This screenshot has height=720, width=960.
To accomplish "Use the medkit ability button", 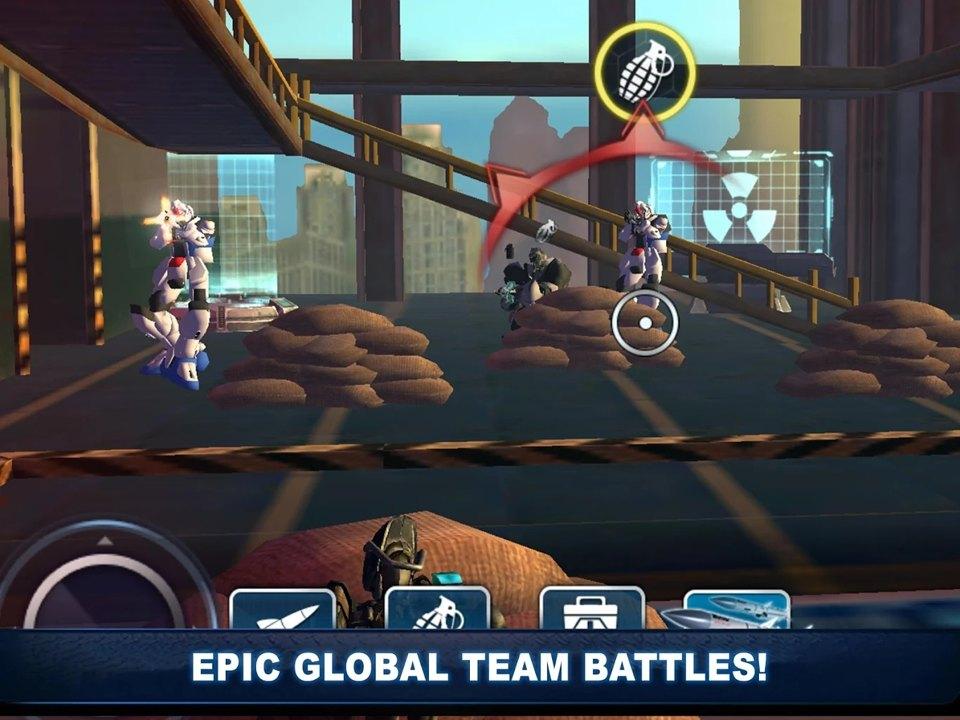I will [592, 610].
